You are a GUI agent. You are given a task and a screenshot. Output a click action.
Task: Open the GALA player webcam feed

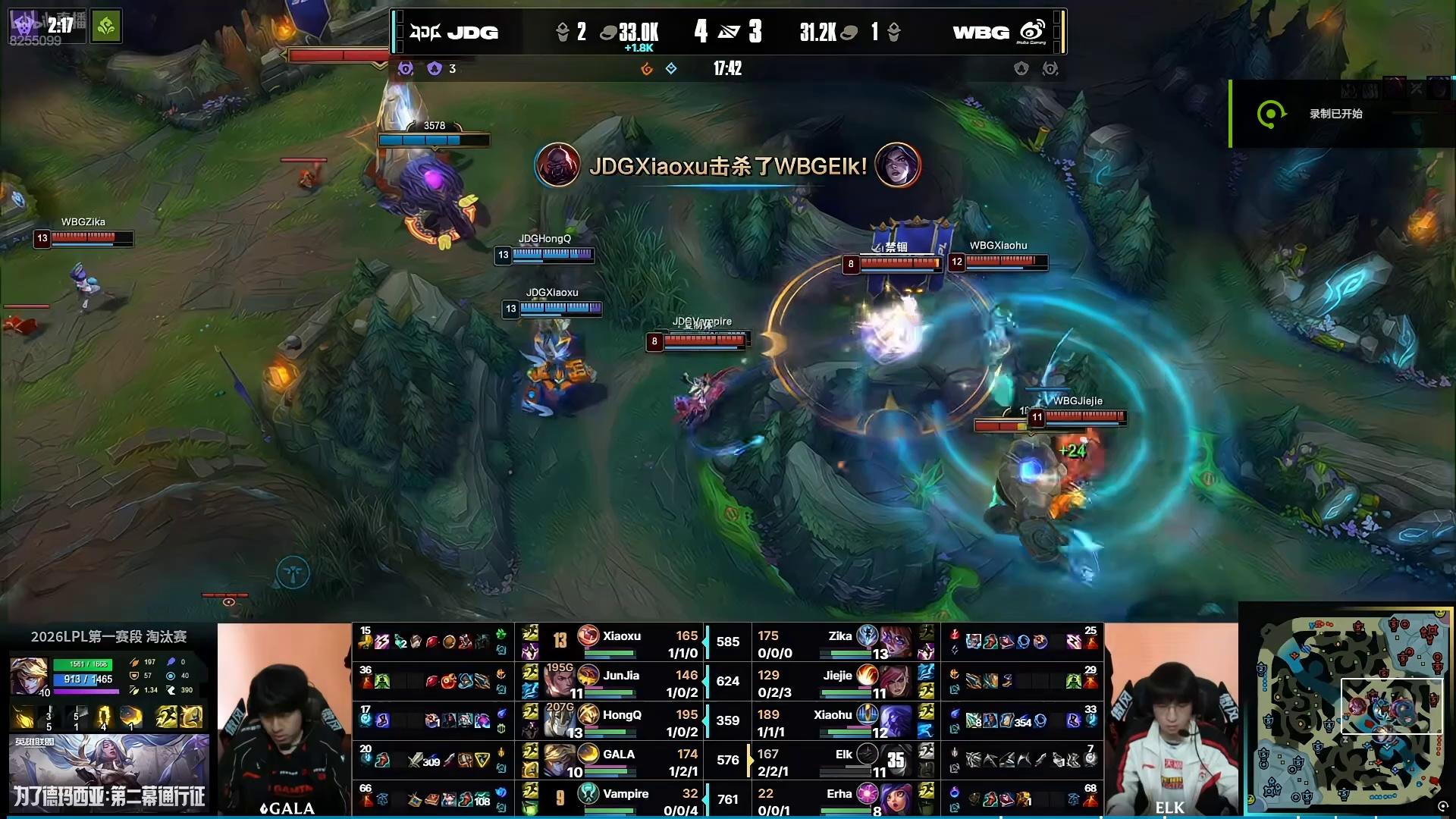(284, 720)
